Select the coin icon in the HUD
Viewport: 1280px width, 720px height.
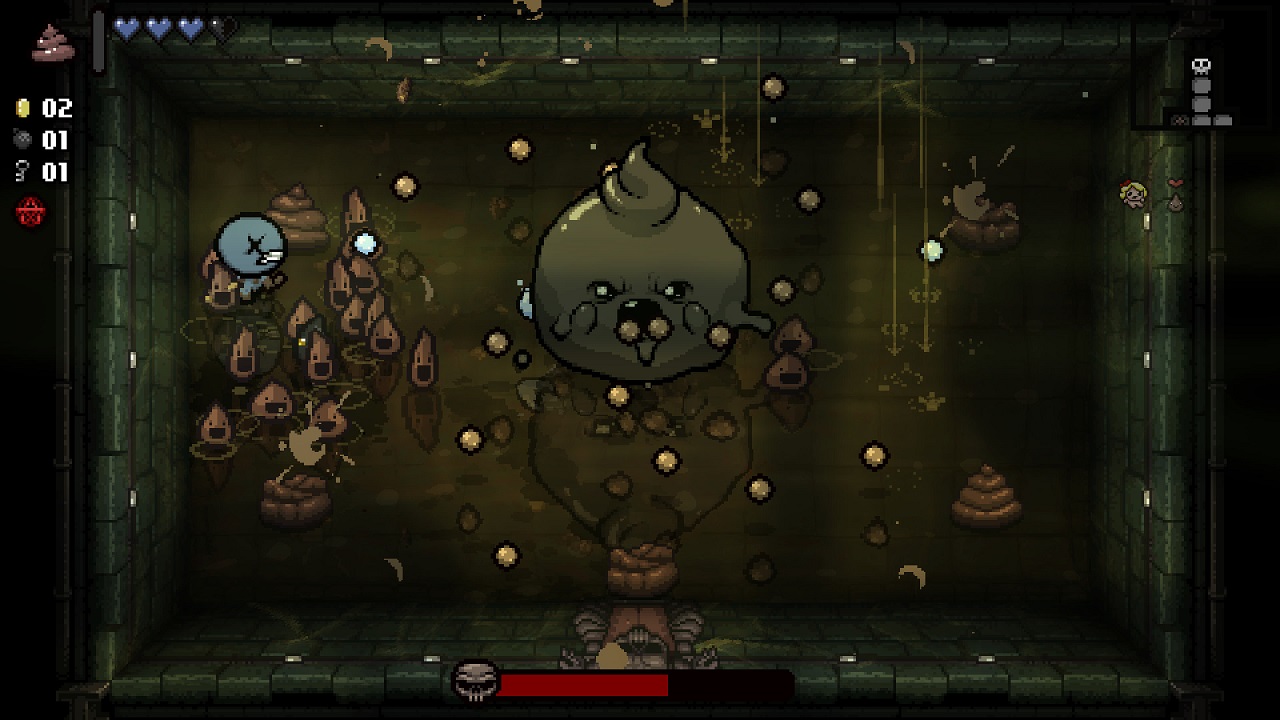click(x=22, y=108)
